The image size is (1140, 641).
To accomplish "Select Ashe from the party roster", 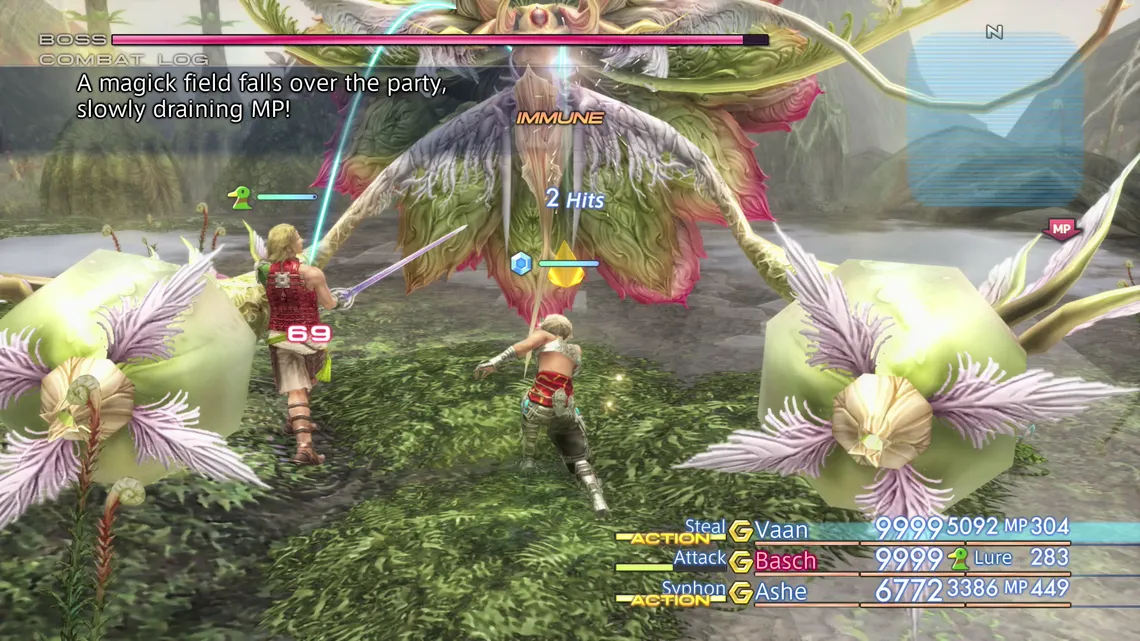I will (x=781, y=592).
